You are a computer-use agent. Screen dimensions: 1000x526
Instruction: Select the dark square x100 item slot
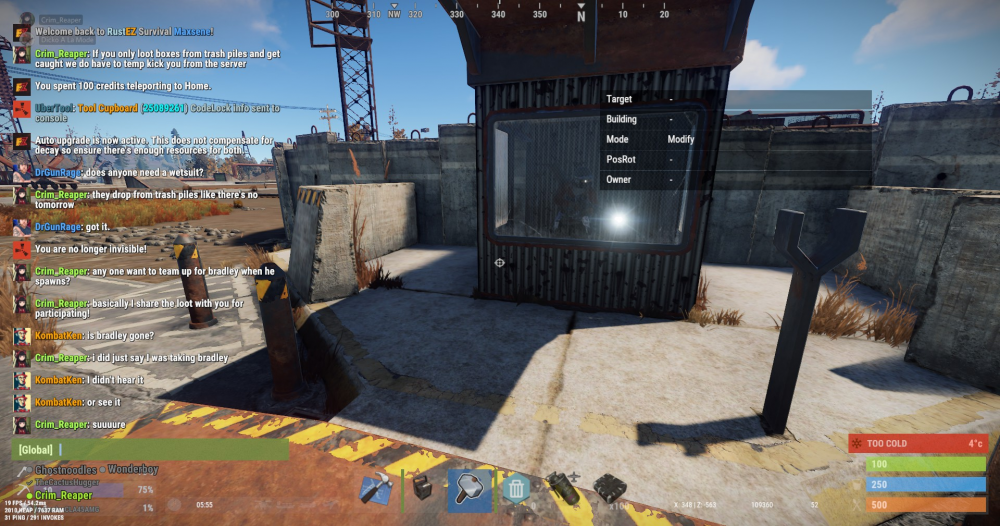coord(609,489)
